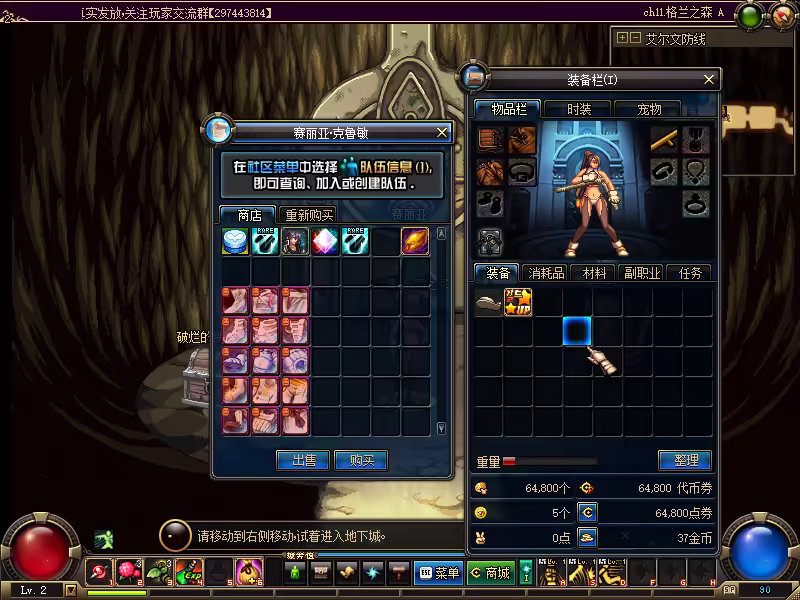
Task: Open the 菜单 menu button
Action: (x=438, y=573)
